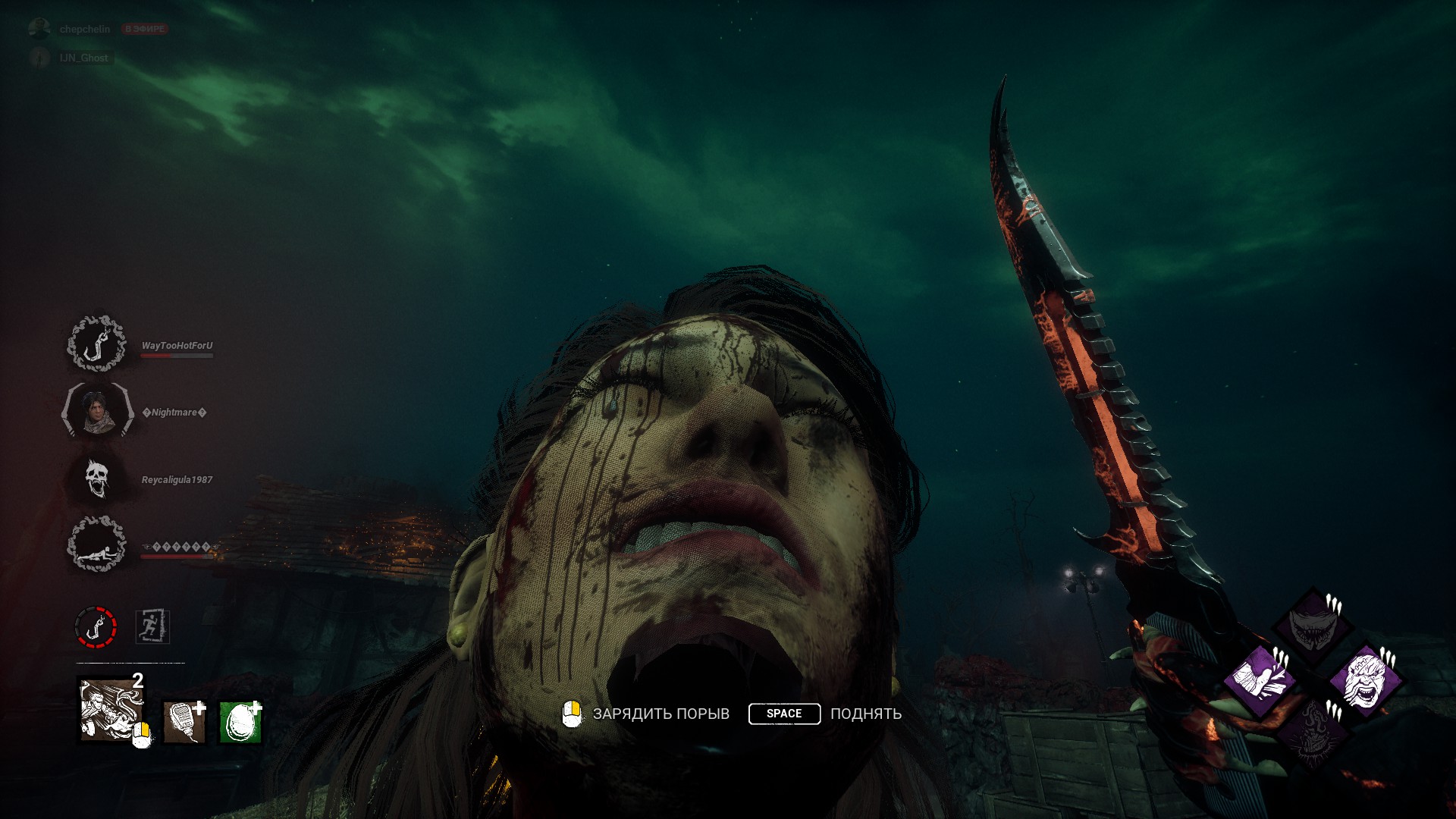The height and width of the screenshot is (819, 1456).
Task: Select the green egg add-on slot
Action: click(240, 721)
